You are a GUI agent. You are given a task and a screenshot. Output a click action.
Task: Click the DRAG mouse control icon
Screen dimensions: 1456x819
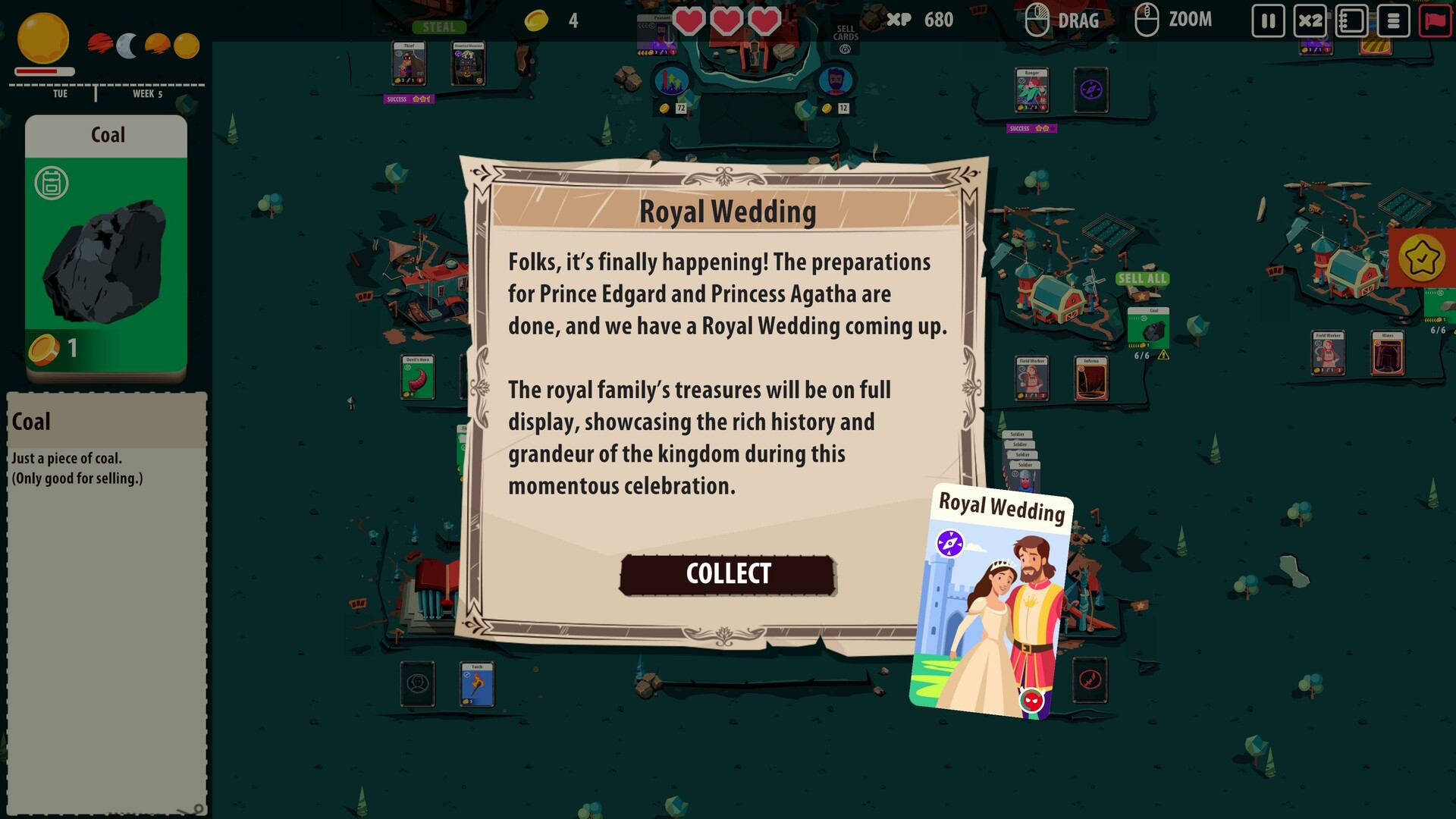pyautogui.click(x=1037, y=20)
